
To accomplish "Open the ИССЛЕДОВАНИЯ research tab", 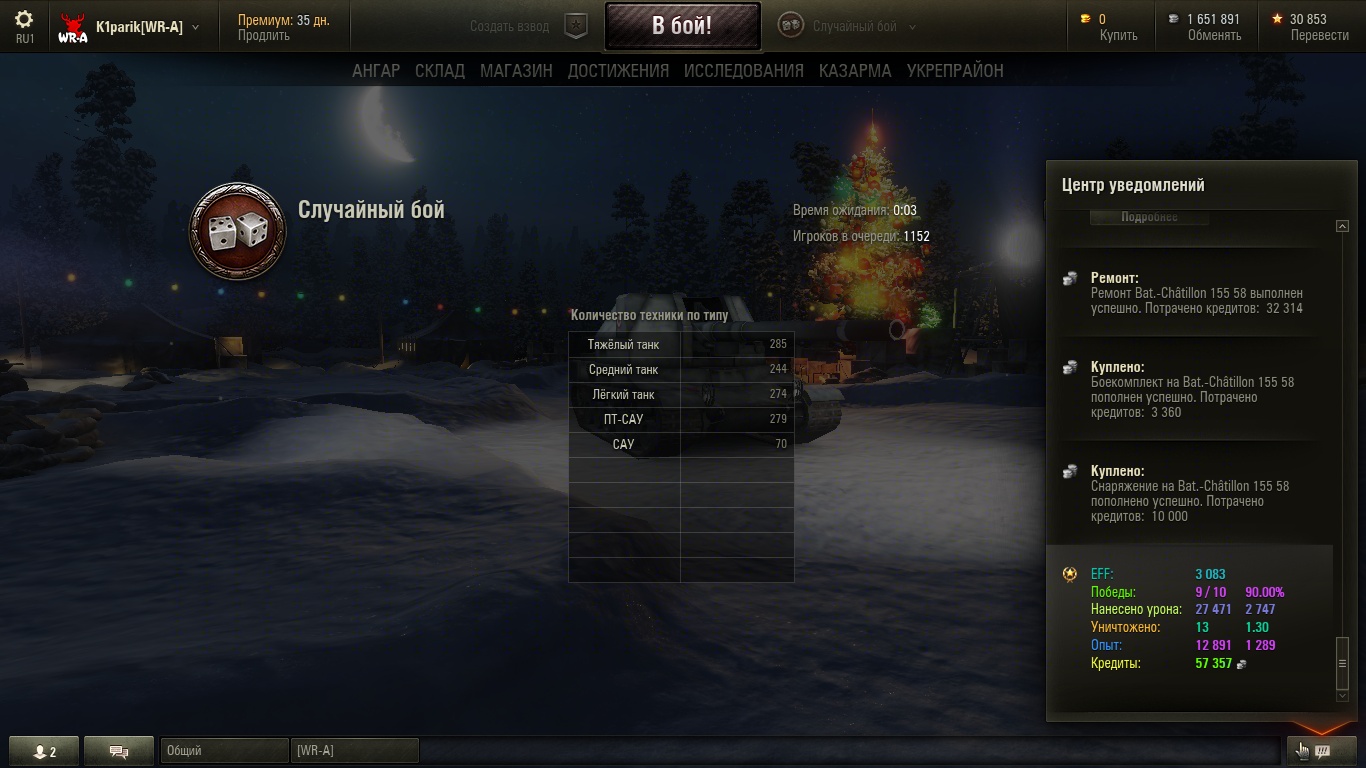I will pyautogui.click(x=743, y=71).
